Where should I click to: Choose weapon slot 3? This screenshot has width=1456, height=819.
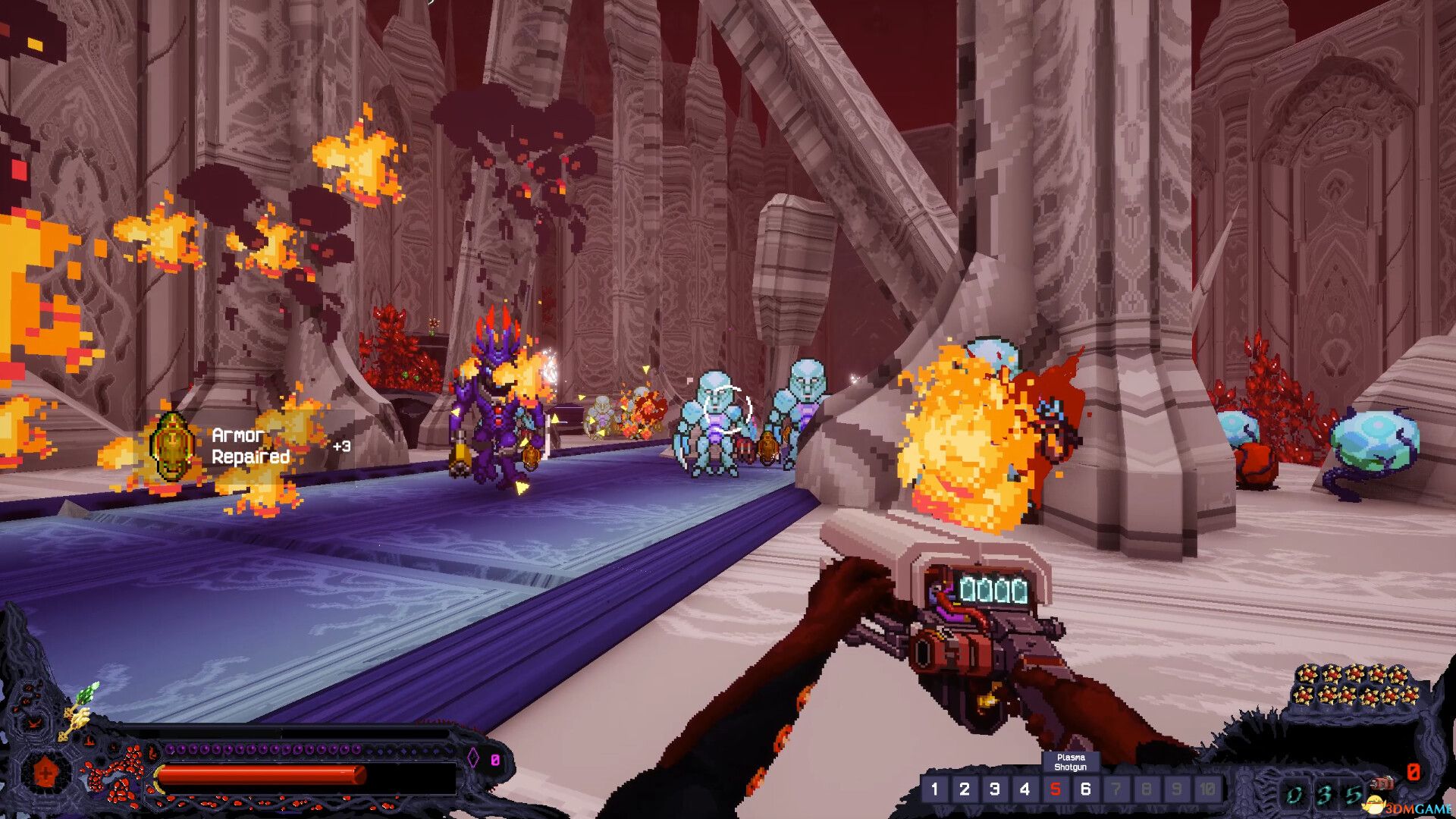pyautogui.click(x=995, y=789)
